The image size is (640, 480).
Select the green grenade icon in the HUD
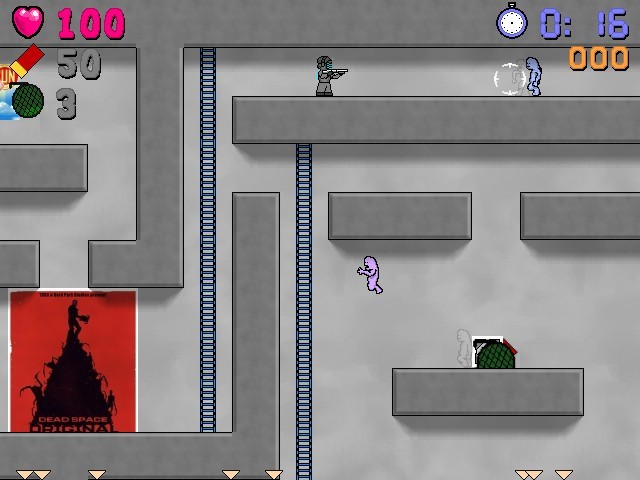28,102
